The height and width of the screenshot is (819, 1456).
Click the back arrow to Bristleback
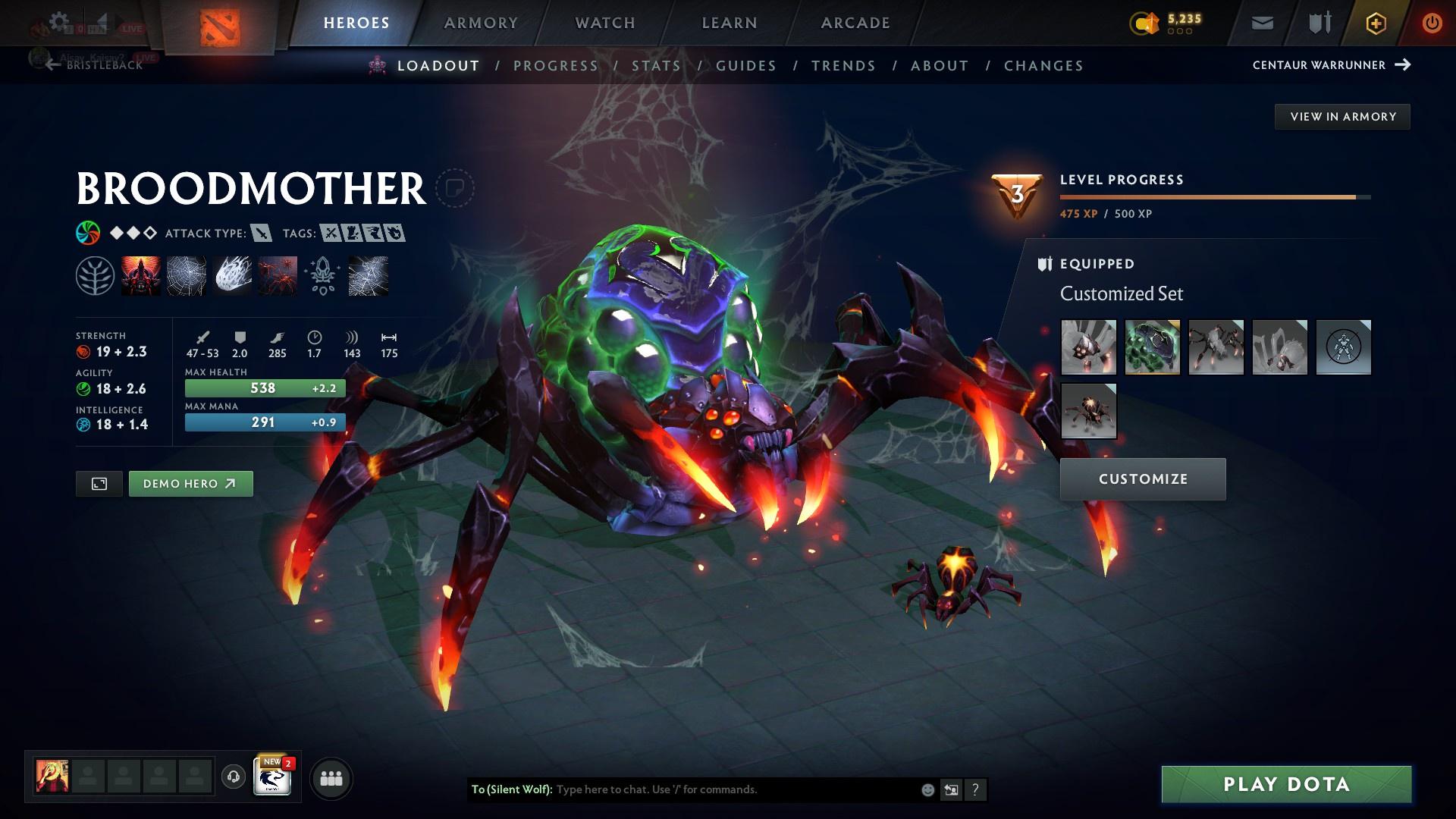[52, 65]
